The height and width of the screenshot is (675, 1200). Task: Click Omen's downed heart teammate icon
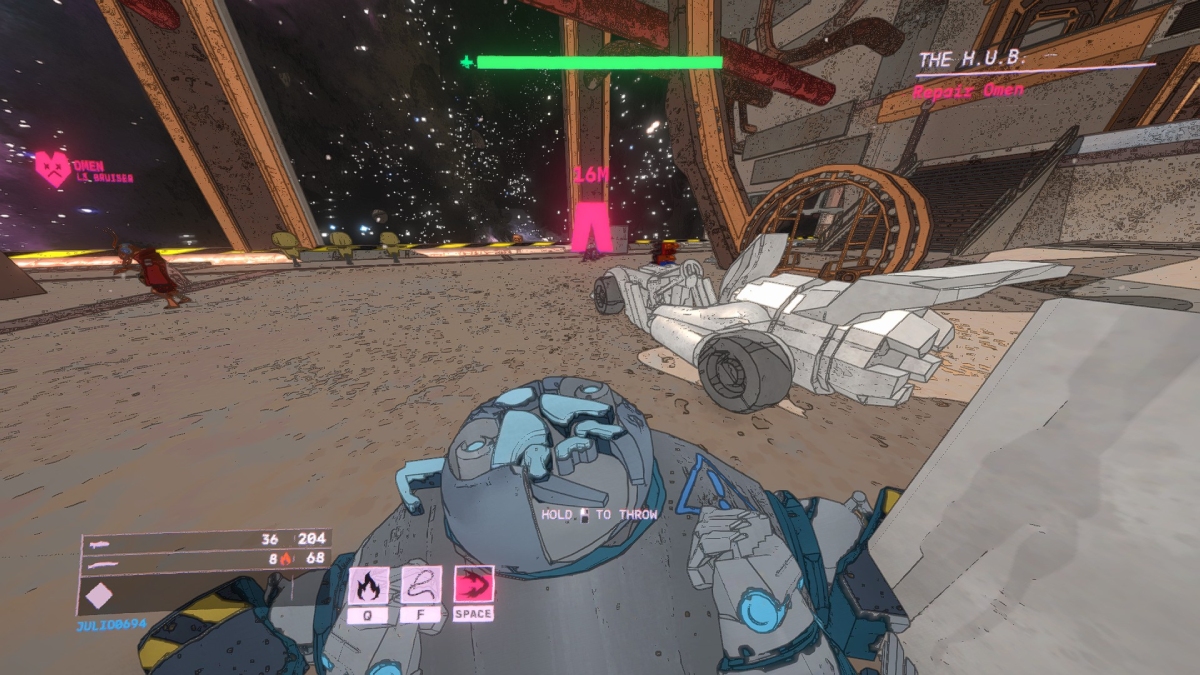coord(52,168)
